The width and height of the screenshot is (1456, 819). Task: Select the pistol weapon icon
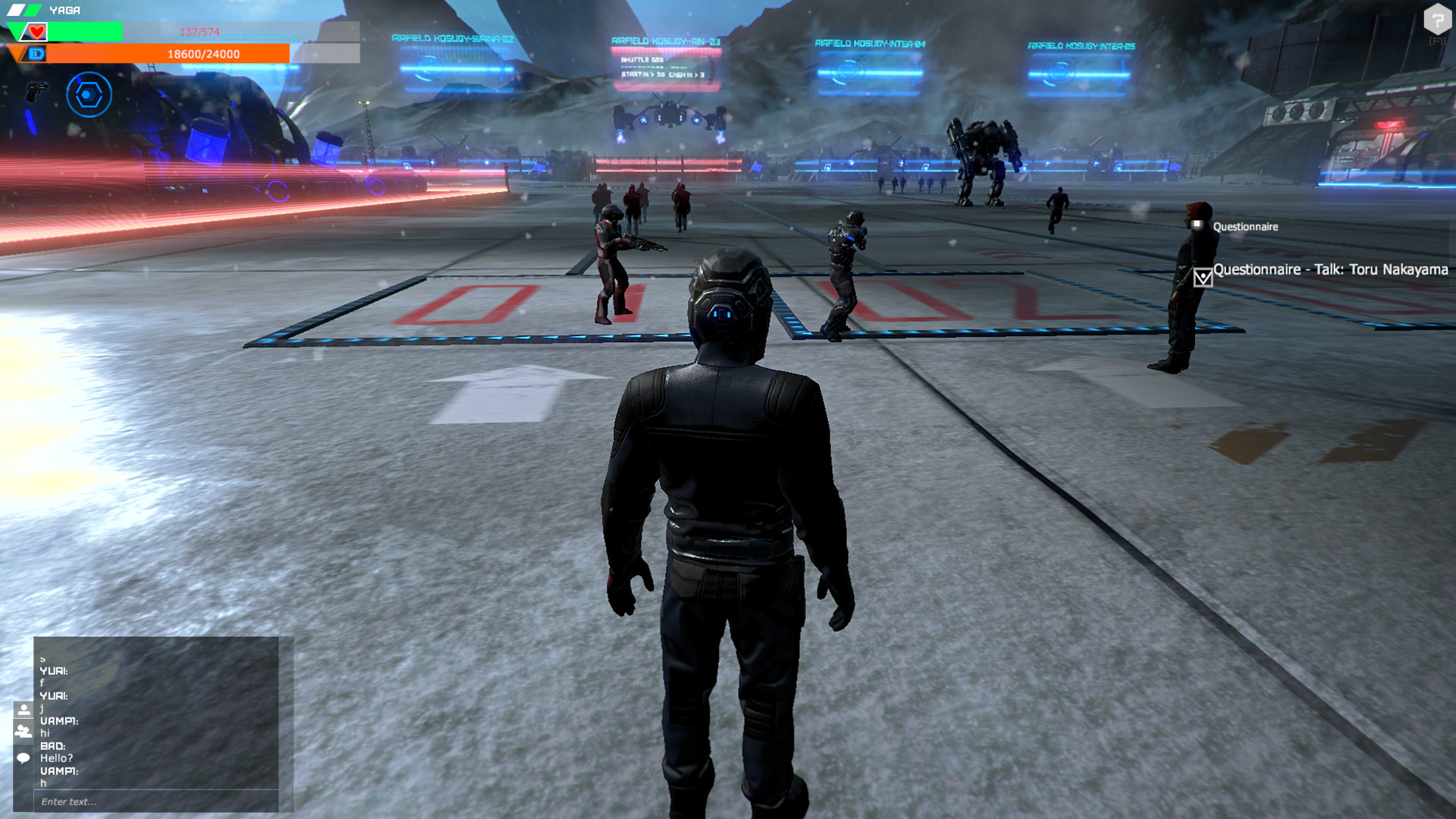pos(36,93)
